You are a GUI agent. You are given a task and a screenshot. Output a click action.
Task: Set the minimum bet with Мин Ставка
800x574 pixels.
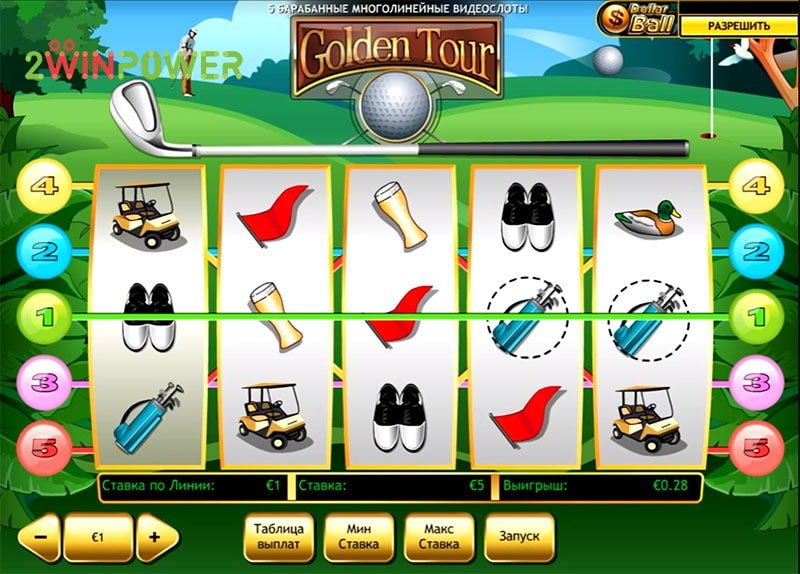pos(359,537)
